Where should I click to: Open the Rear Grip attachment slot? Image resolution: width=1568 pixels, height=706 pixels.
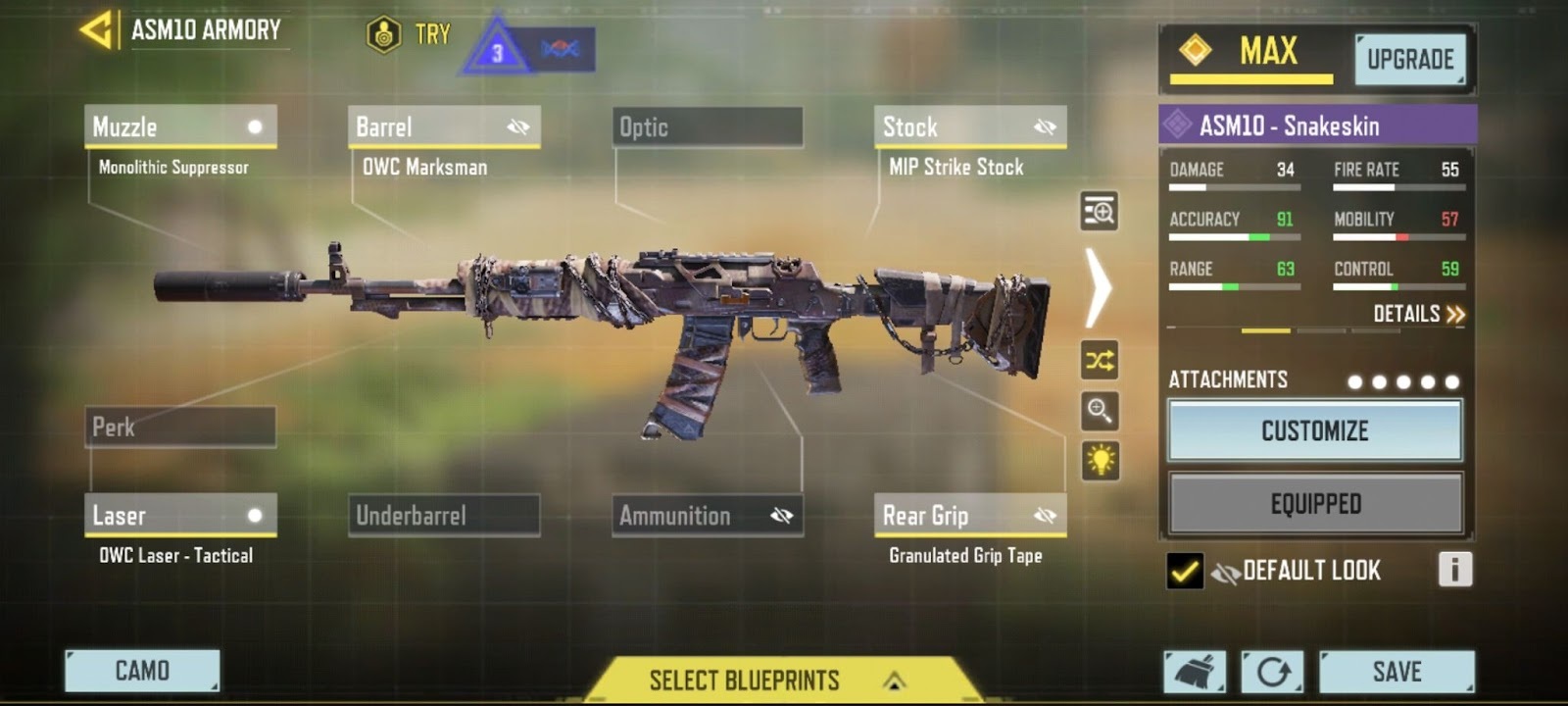[969, 516]
